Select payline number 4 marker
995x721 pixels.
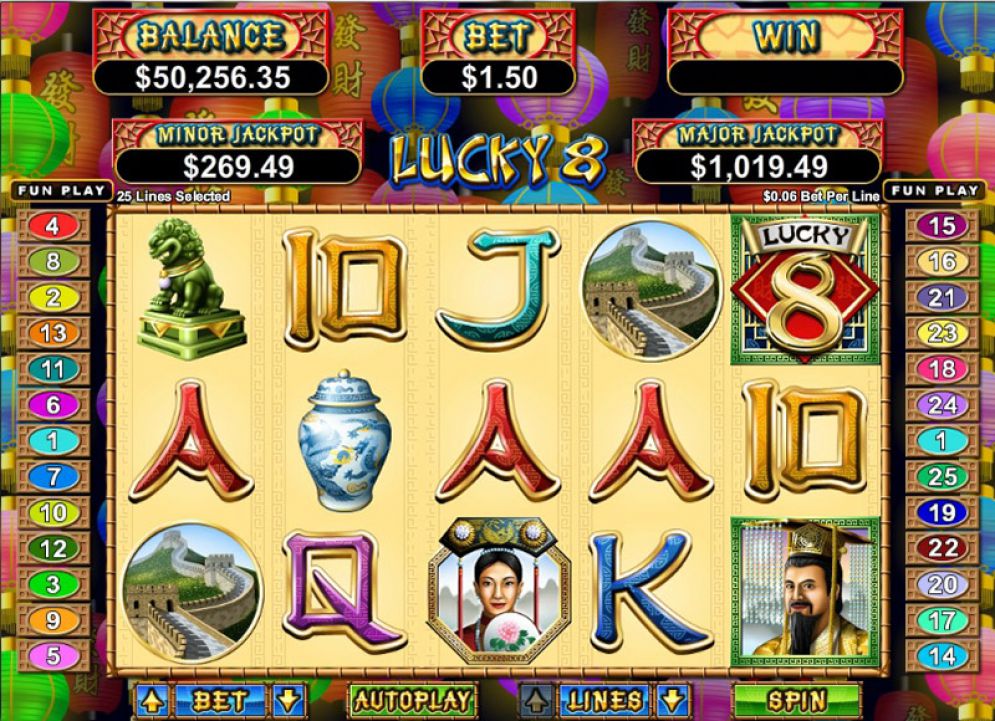click(x=53, y=226)
